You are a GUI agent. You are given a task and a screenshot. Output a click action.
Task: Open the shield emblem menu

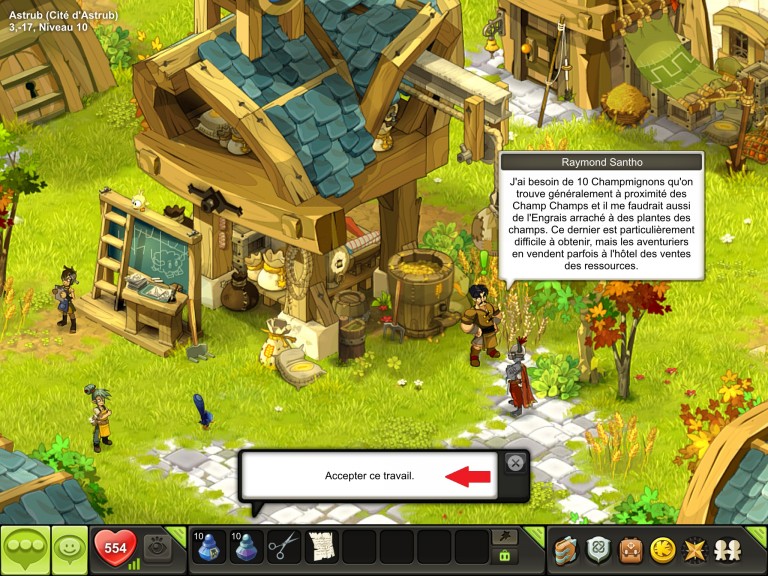point(599,549)
